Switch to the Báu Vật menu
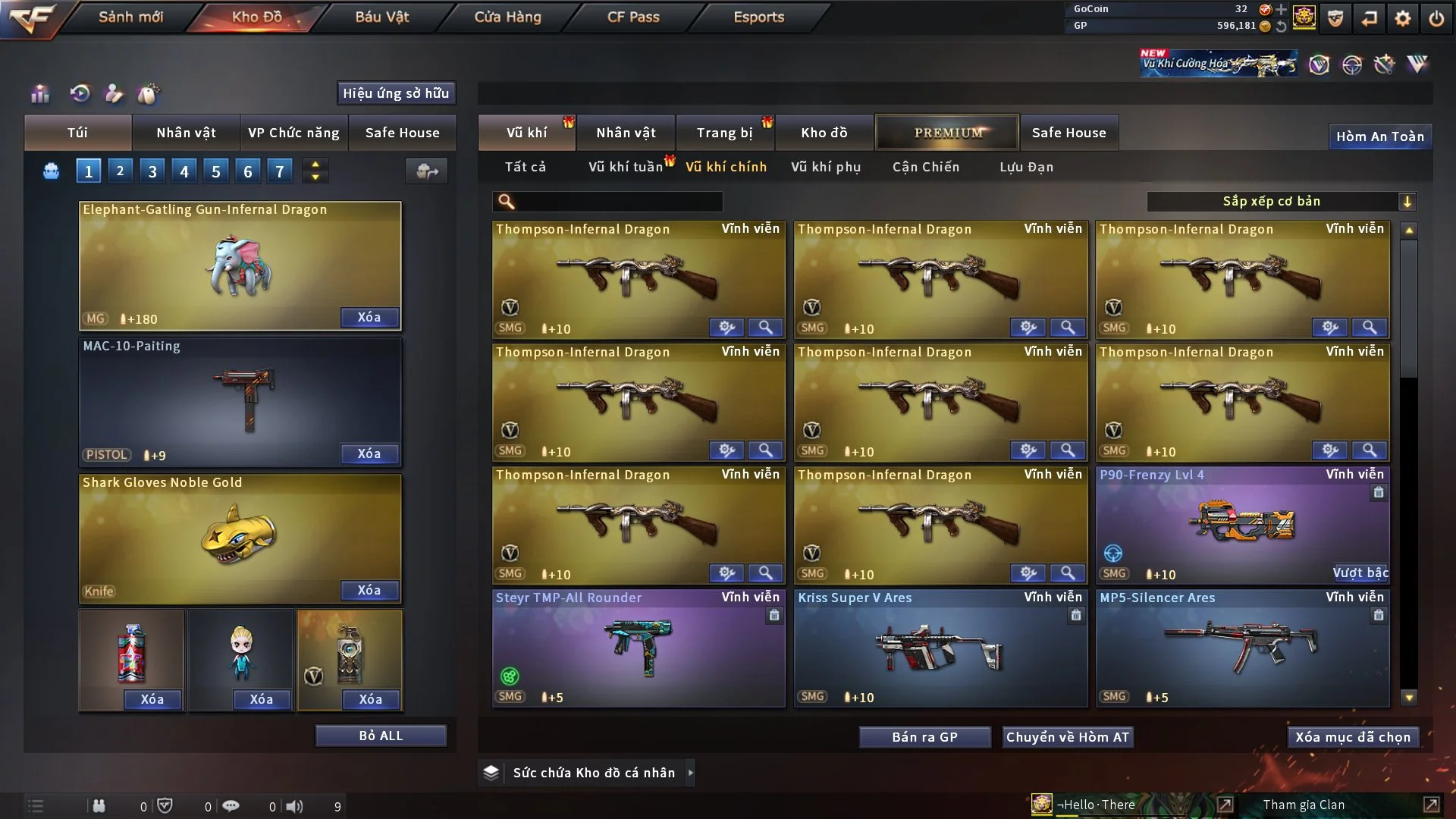 [x=381, y=17]
